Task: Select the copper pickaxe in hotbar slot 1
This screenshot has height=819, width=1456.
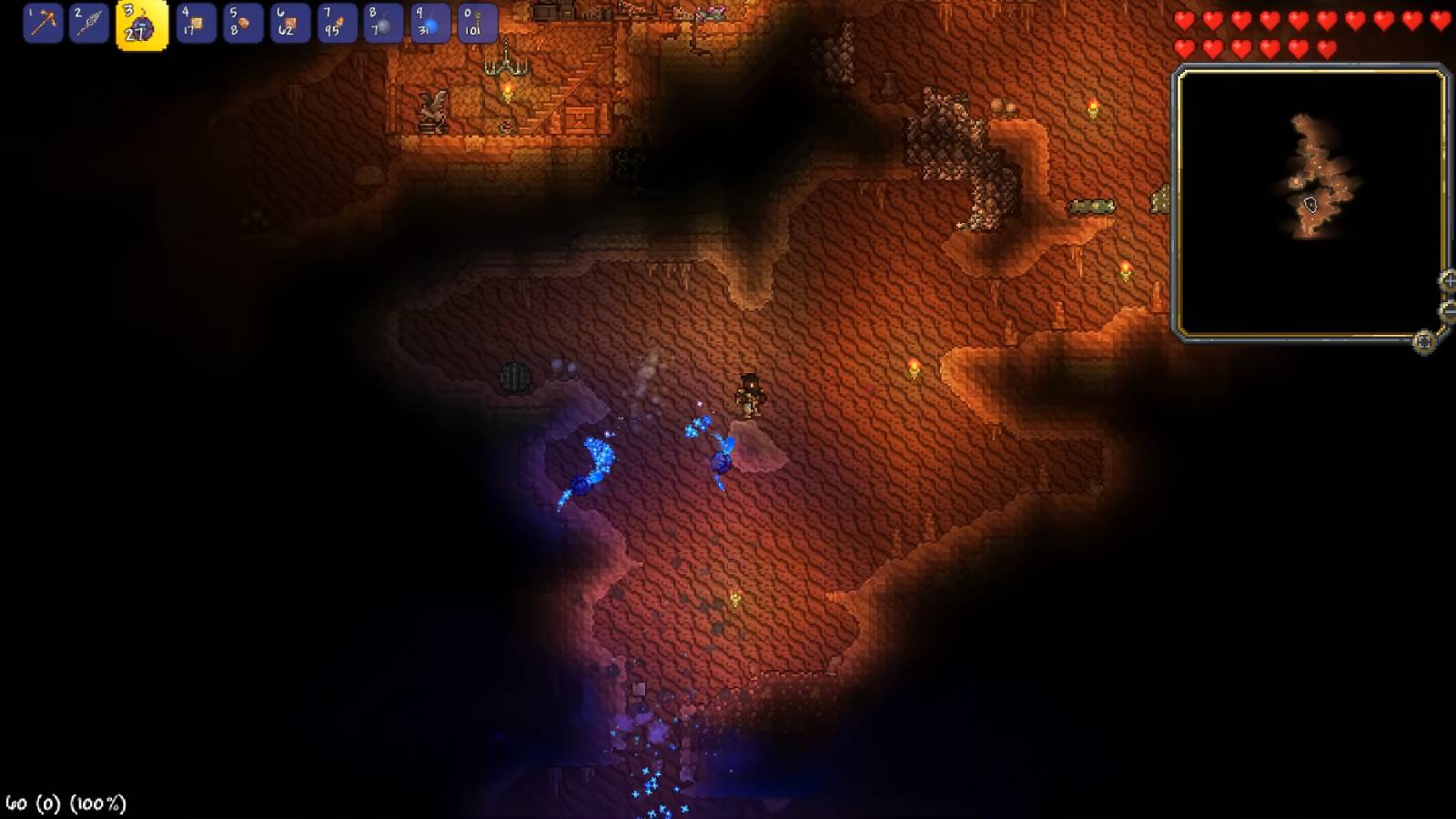Action: [x=44, y=25]
